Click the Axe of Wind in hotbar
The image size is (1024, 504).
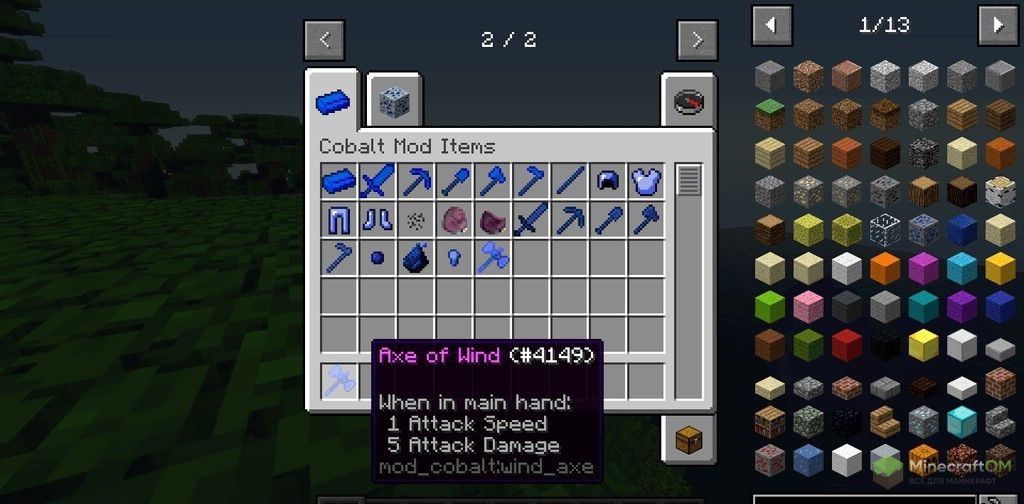coord(340,381)
